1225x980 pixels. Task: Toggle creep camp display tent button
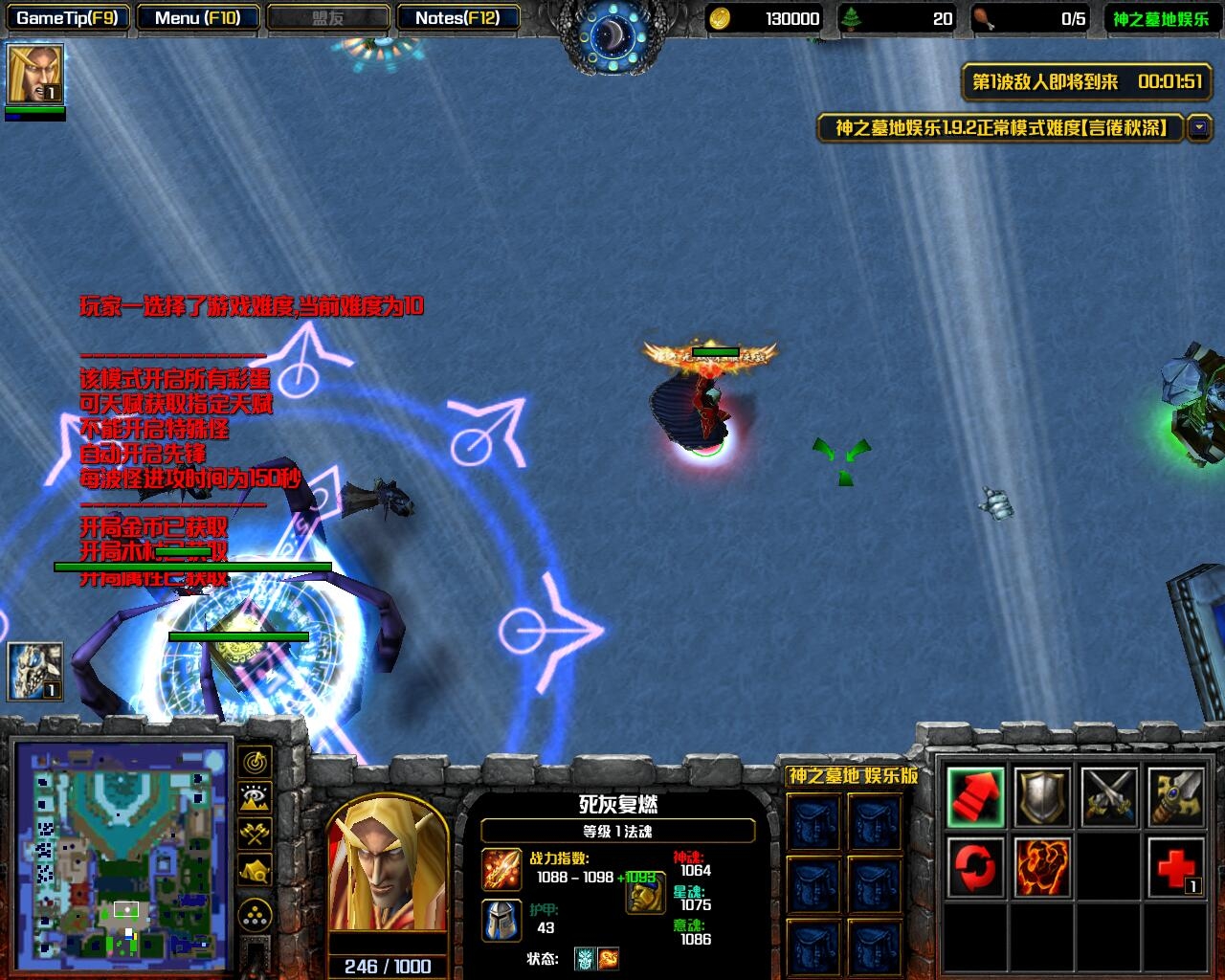[255, 870]
